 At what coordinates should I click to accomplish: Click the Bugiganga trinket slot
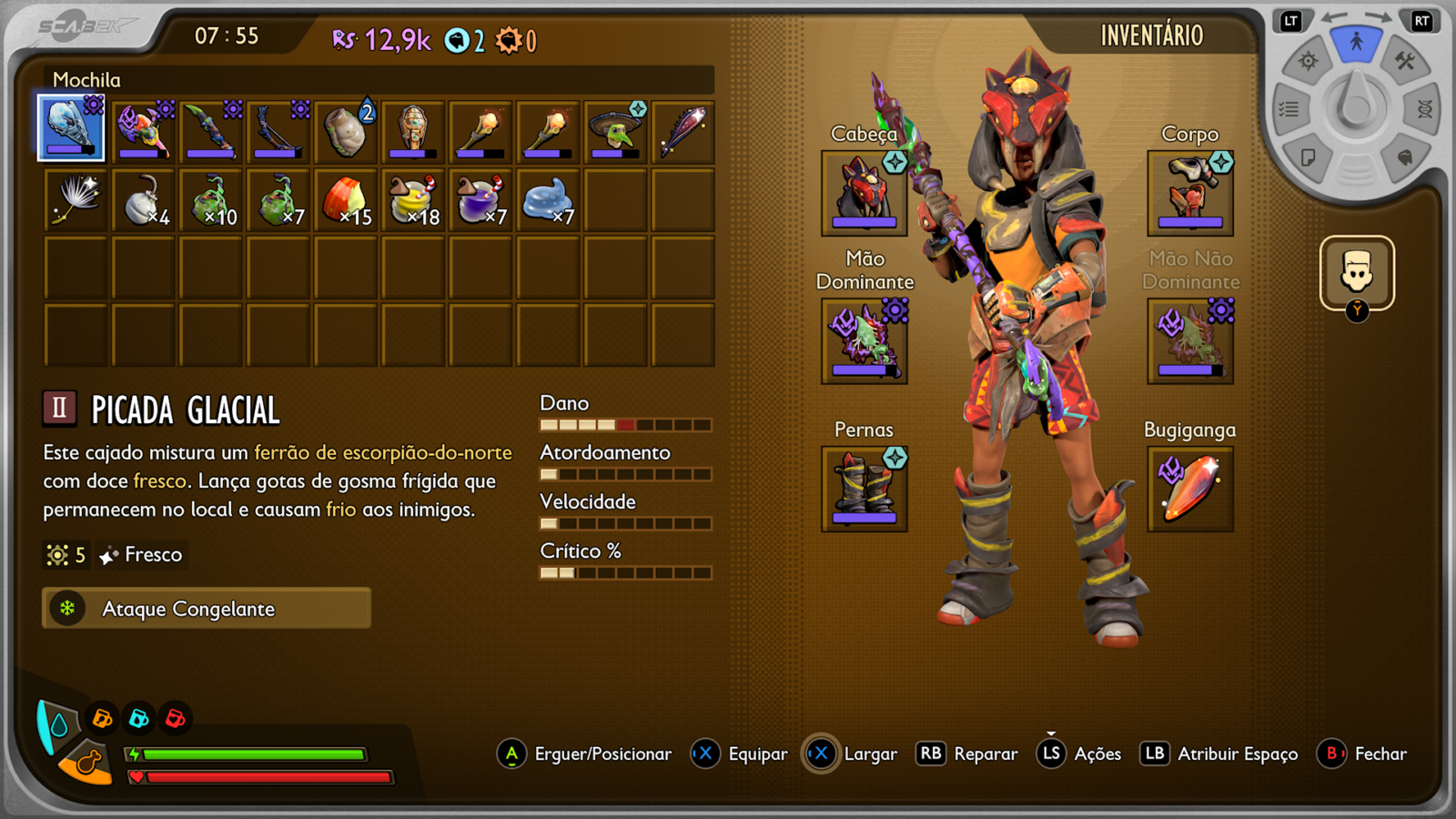tap(1190, 489)
